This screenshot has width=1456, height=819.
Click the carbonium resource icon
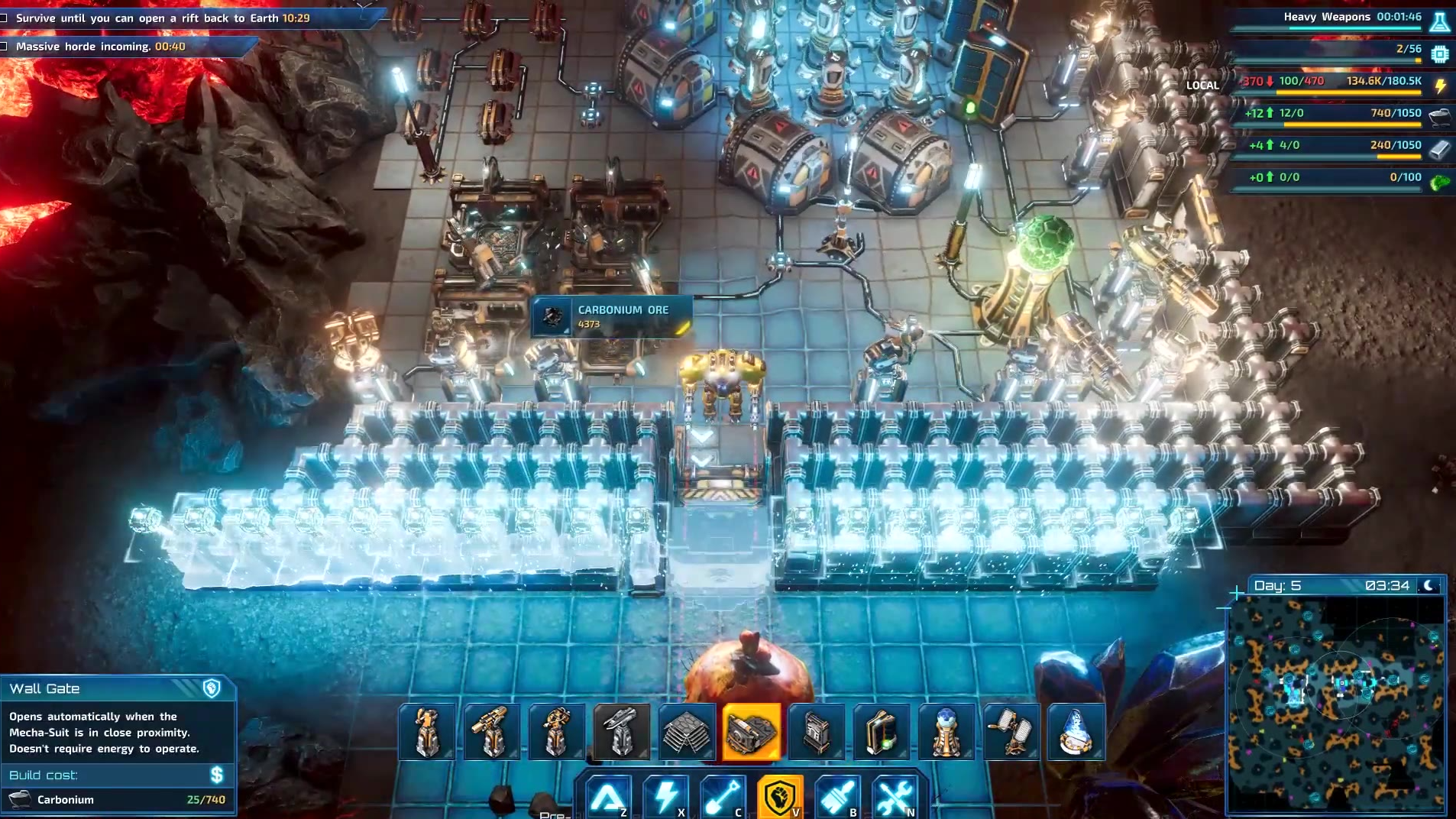point(1440,115)
